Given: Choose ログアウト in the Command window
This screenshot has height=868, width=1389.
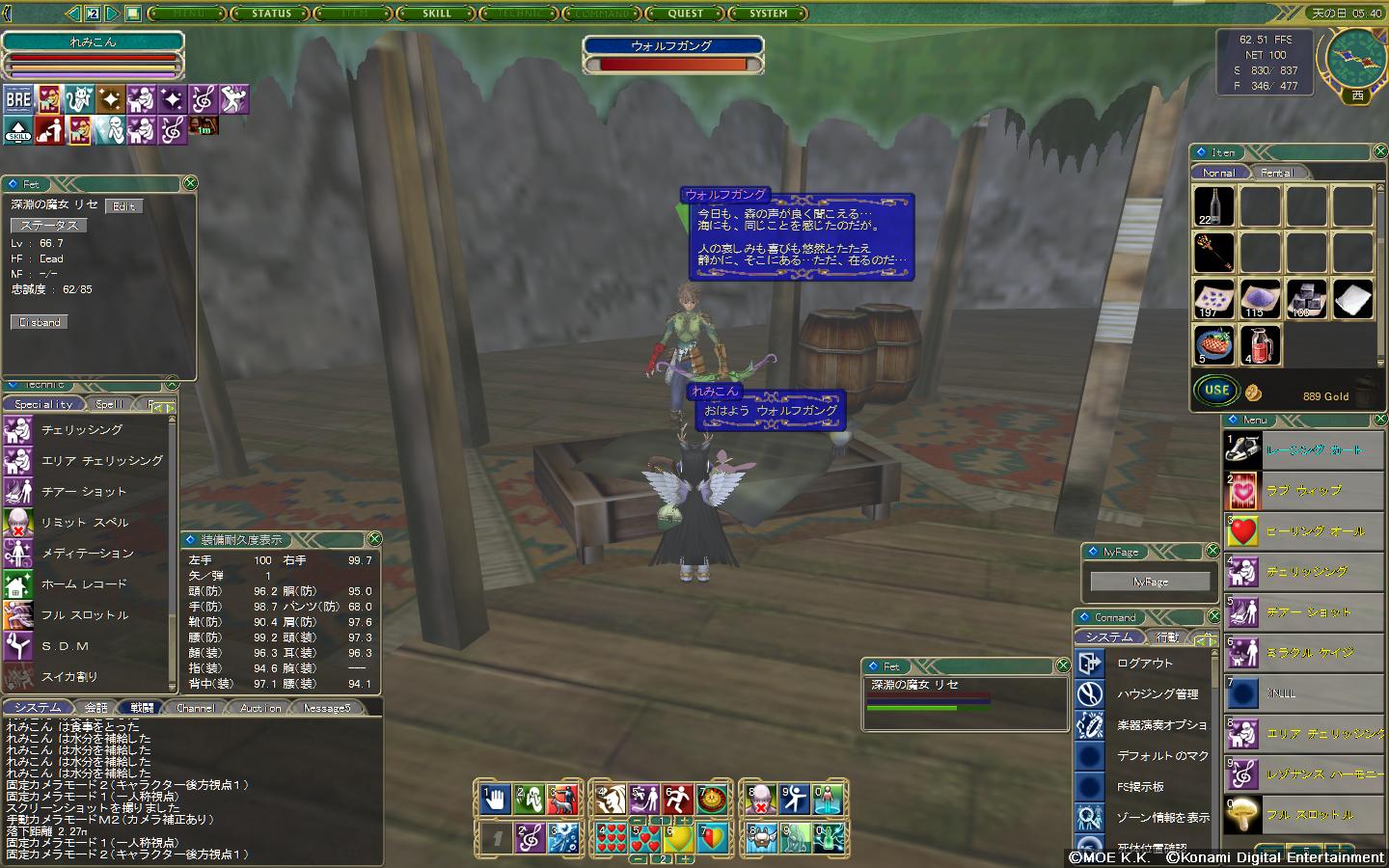Looking at the screenshot, I should [x=1145, y=664].
